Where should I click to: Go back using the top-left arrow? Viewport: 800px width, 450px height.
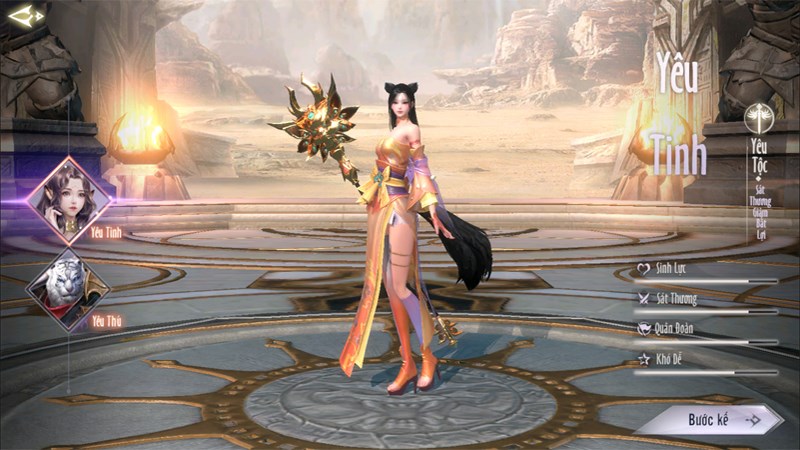coord(25,15)
